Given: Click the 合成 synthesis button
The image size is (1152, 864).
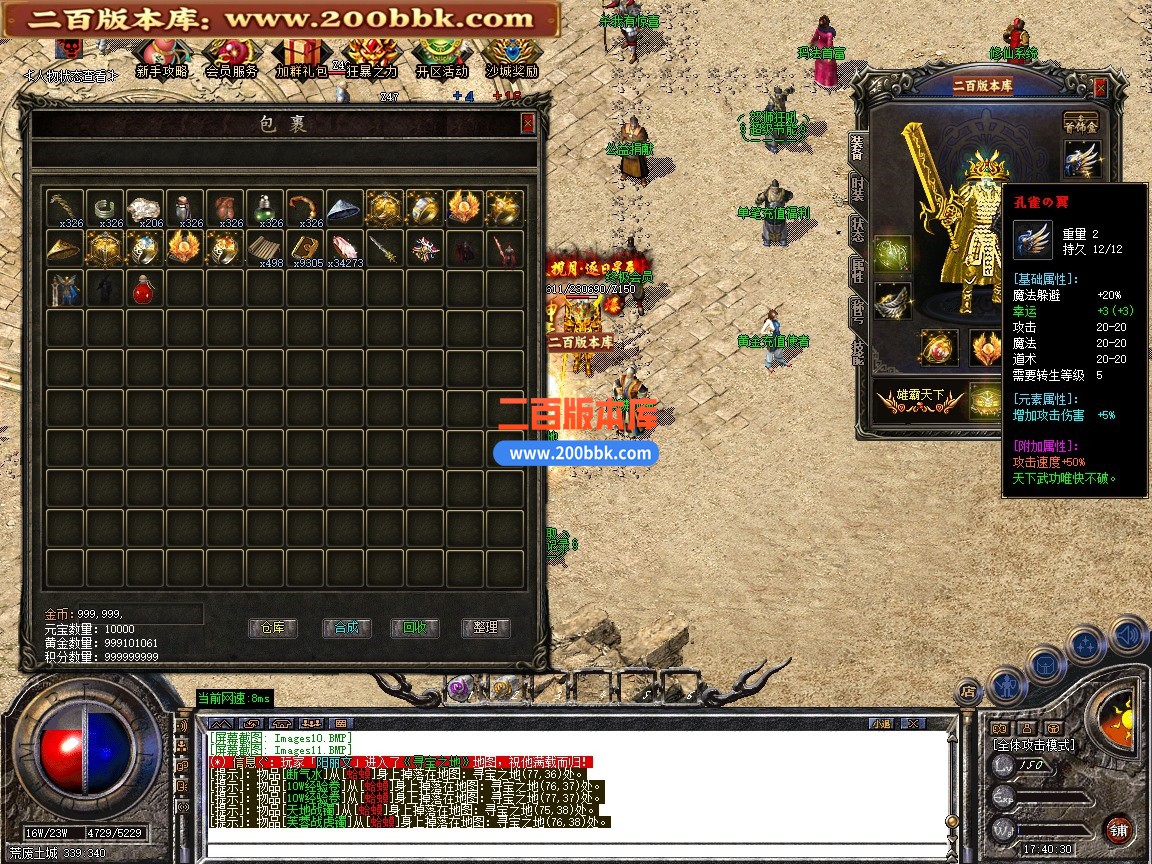Looking at the screenshot, I should (346, 628).
